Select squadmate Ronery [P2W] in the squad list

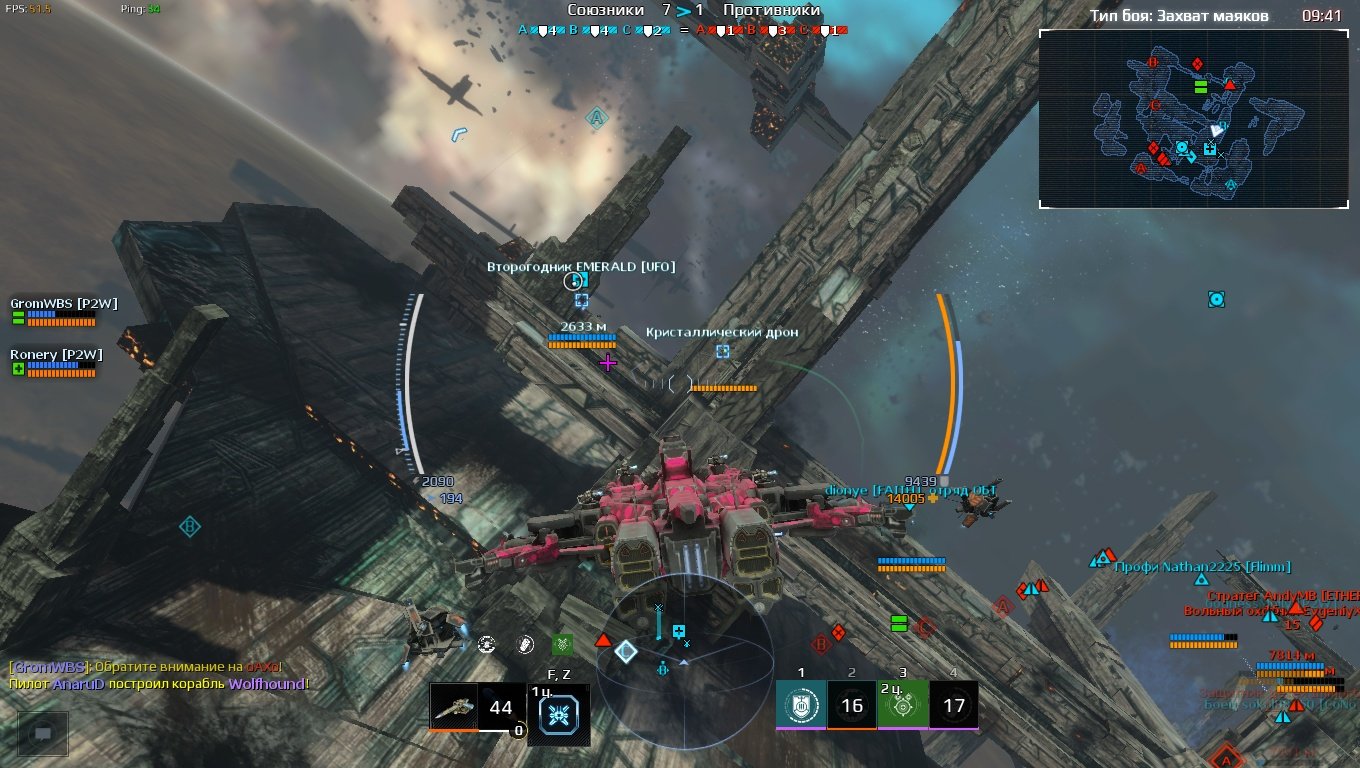[x=56, y=354]
